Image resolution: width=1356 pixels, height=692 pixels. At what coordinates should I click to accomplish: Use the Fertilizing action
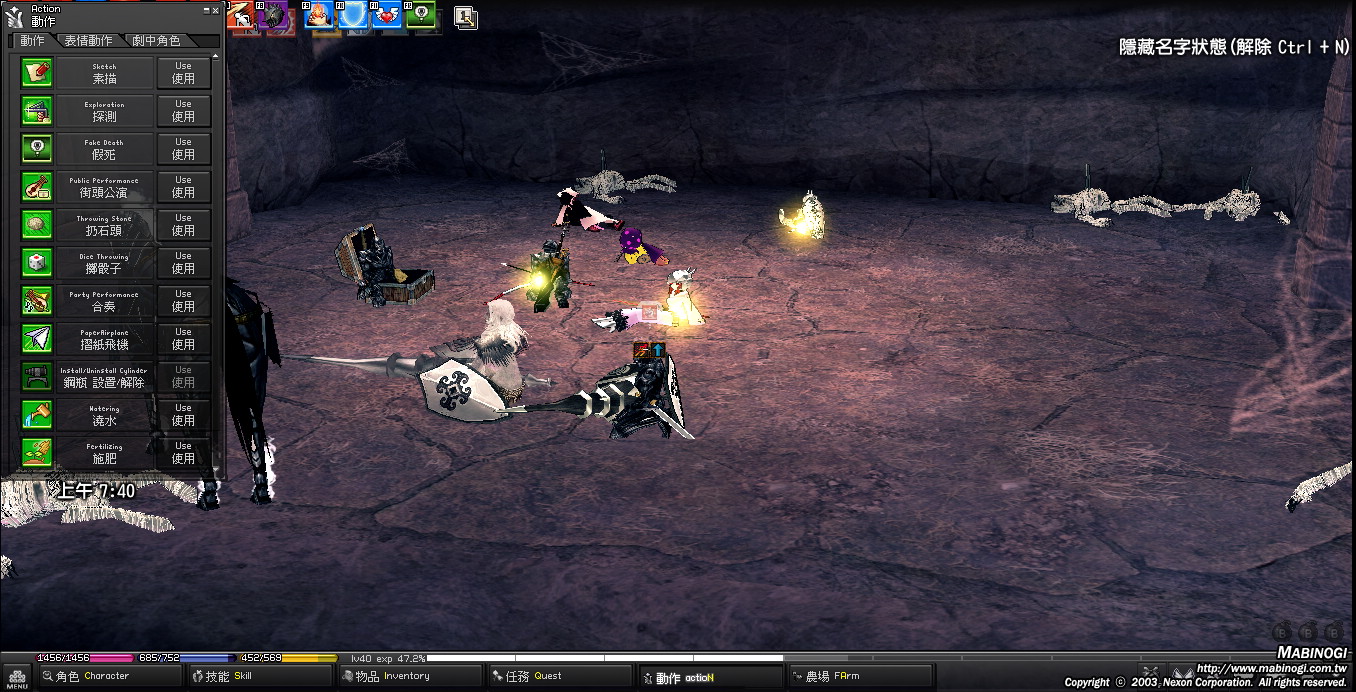tap(183, 453)
